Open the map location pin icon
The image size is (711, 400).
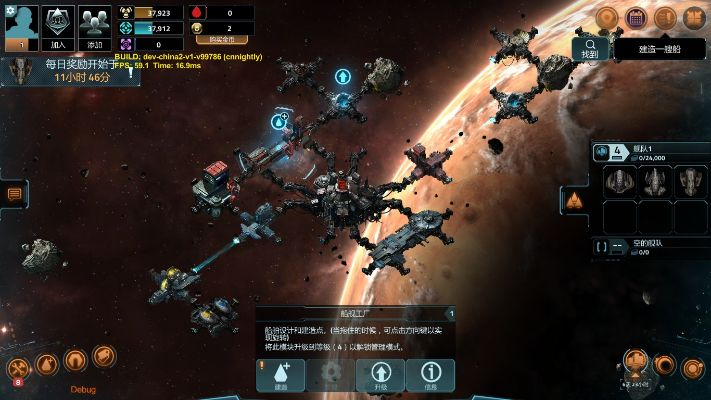(607, 18)
